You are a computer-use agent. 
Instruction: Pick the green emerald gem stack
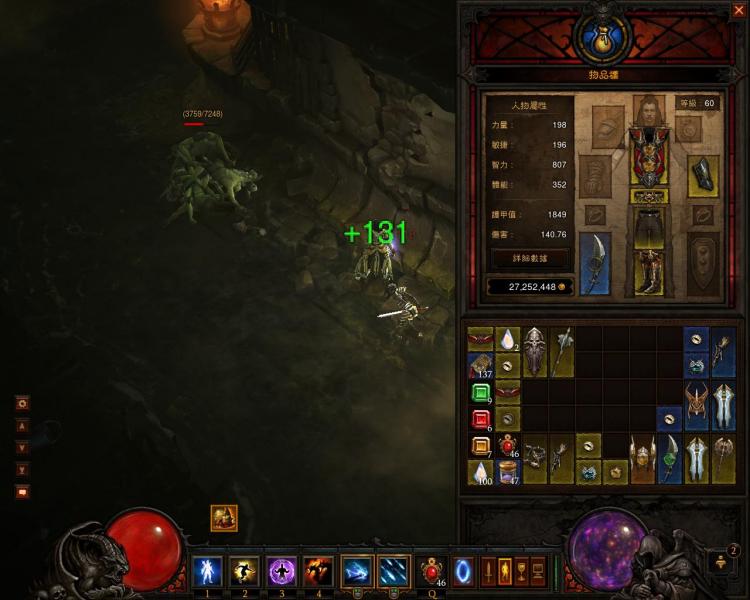pyautogui.click(x=481, y=392)
